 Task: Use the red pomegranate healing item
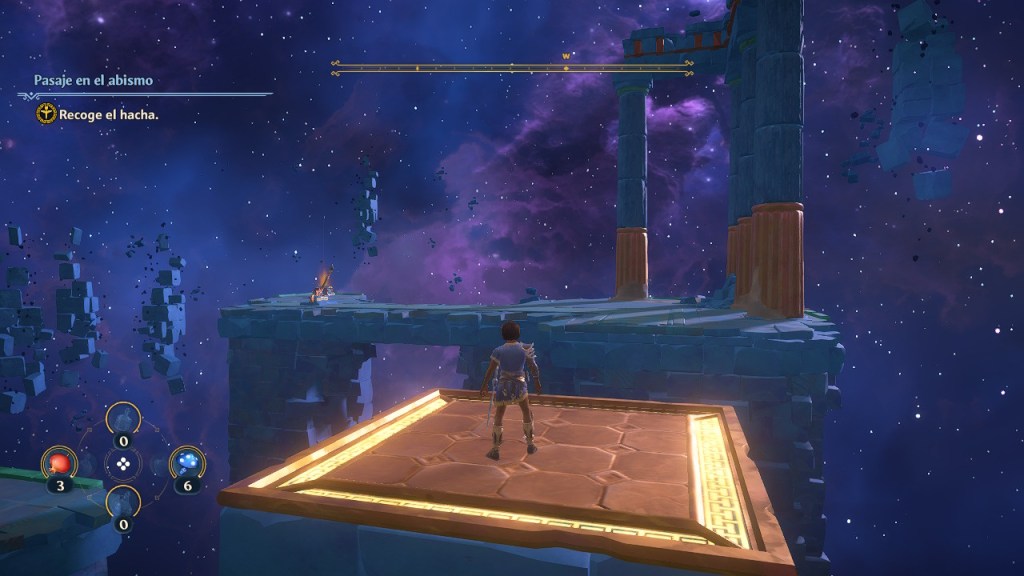(57, 464)
